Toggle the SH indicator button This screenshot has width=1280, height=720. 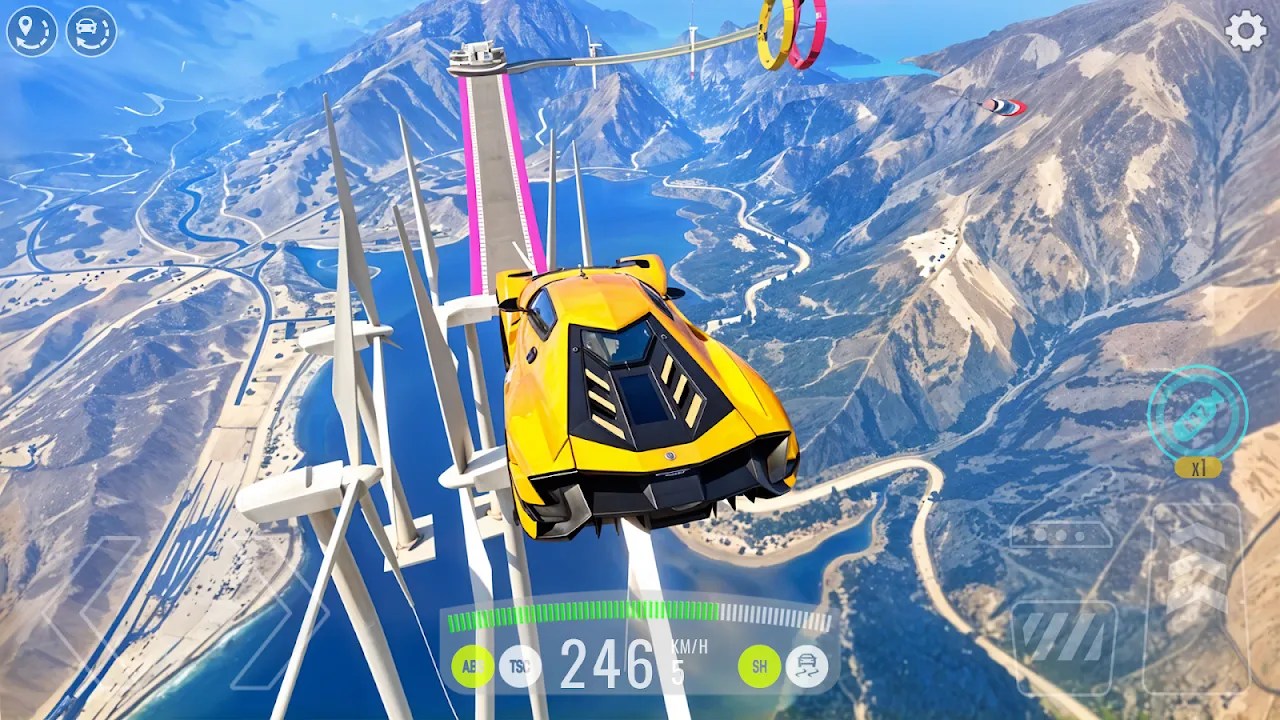pos(759,666)
